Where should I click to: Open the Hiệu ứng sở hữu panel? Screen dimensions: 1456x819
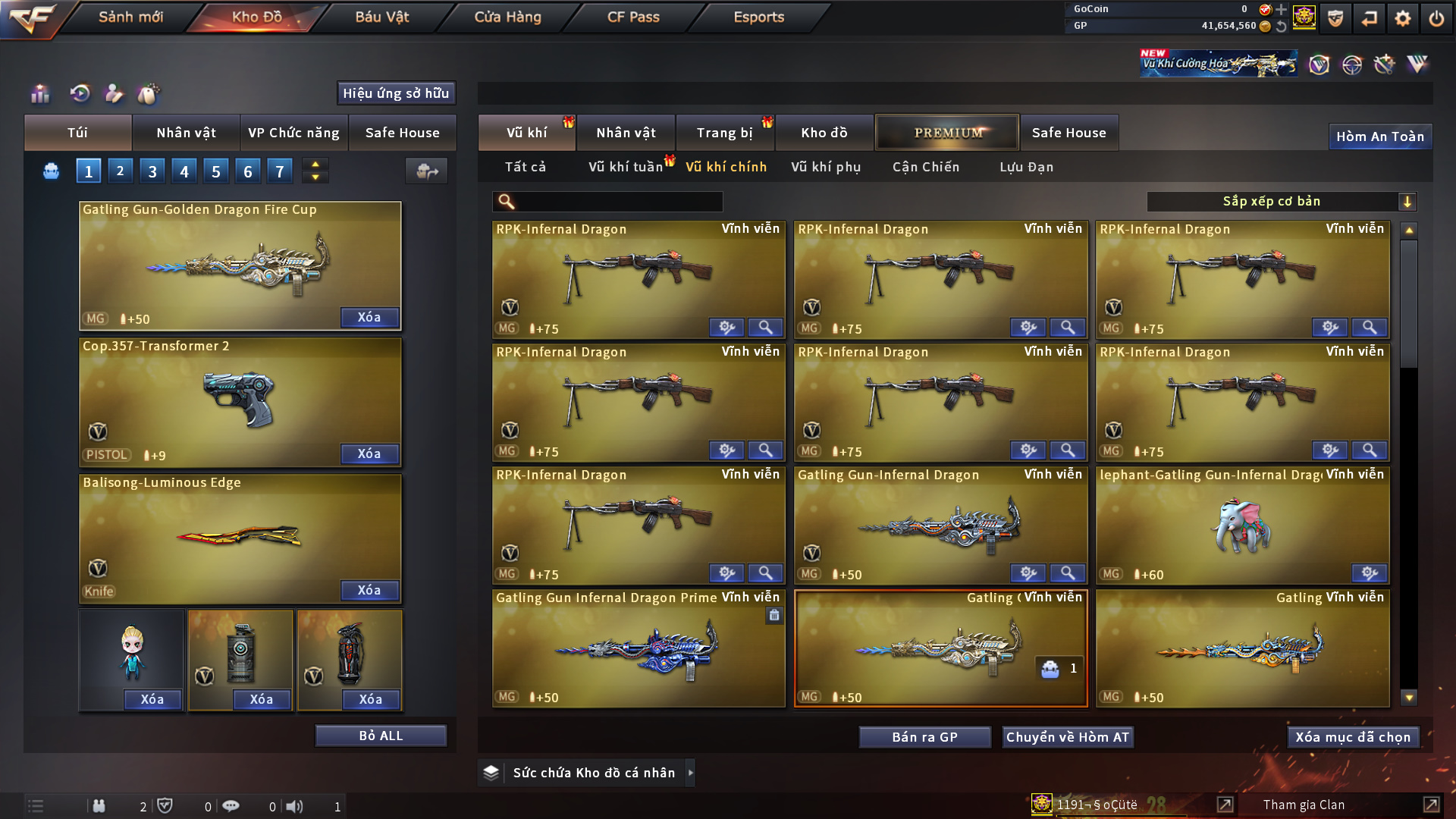[x=396, y=93]
